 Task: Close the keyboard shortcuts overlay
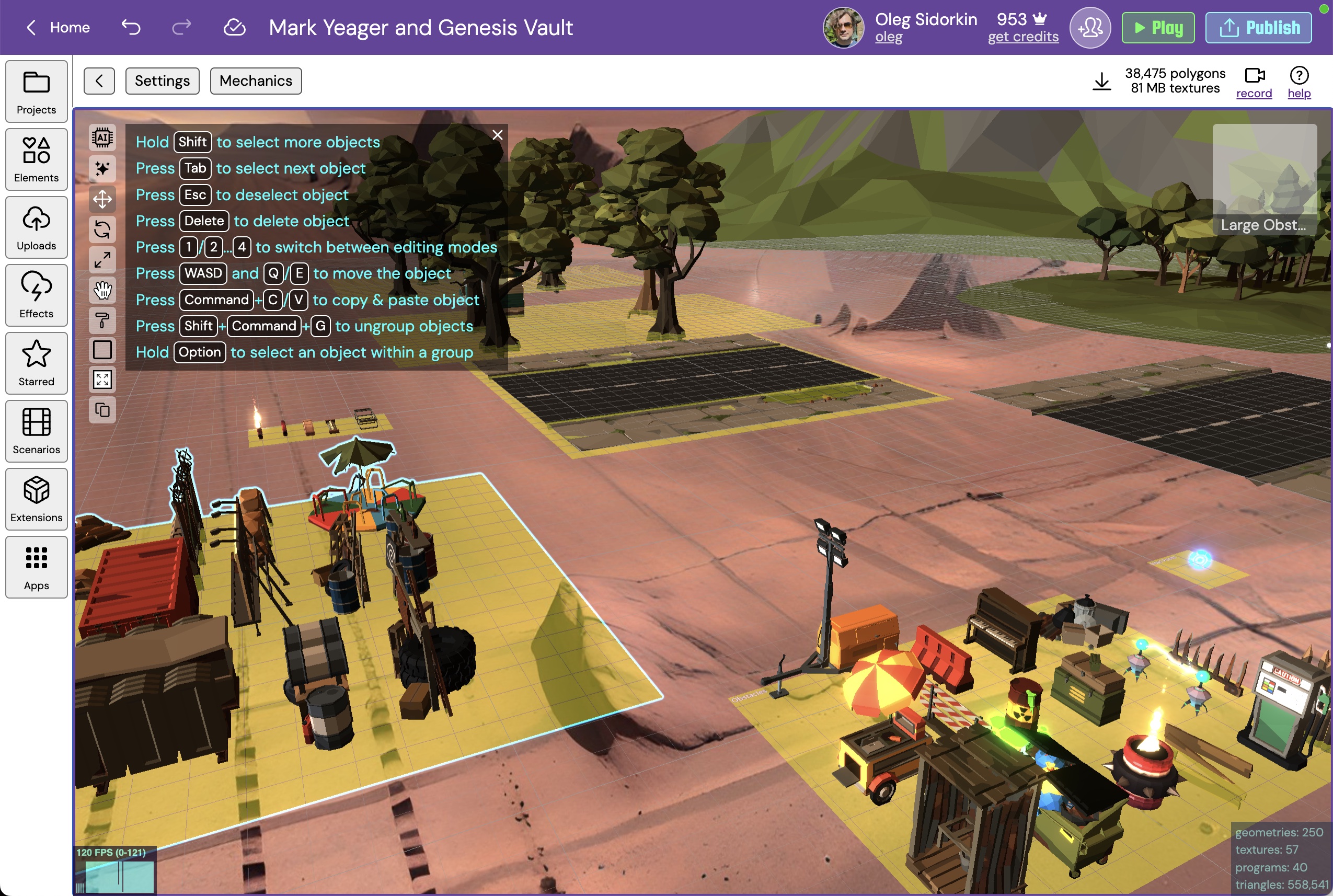(497, 135)
